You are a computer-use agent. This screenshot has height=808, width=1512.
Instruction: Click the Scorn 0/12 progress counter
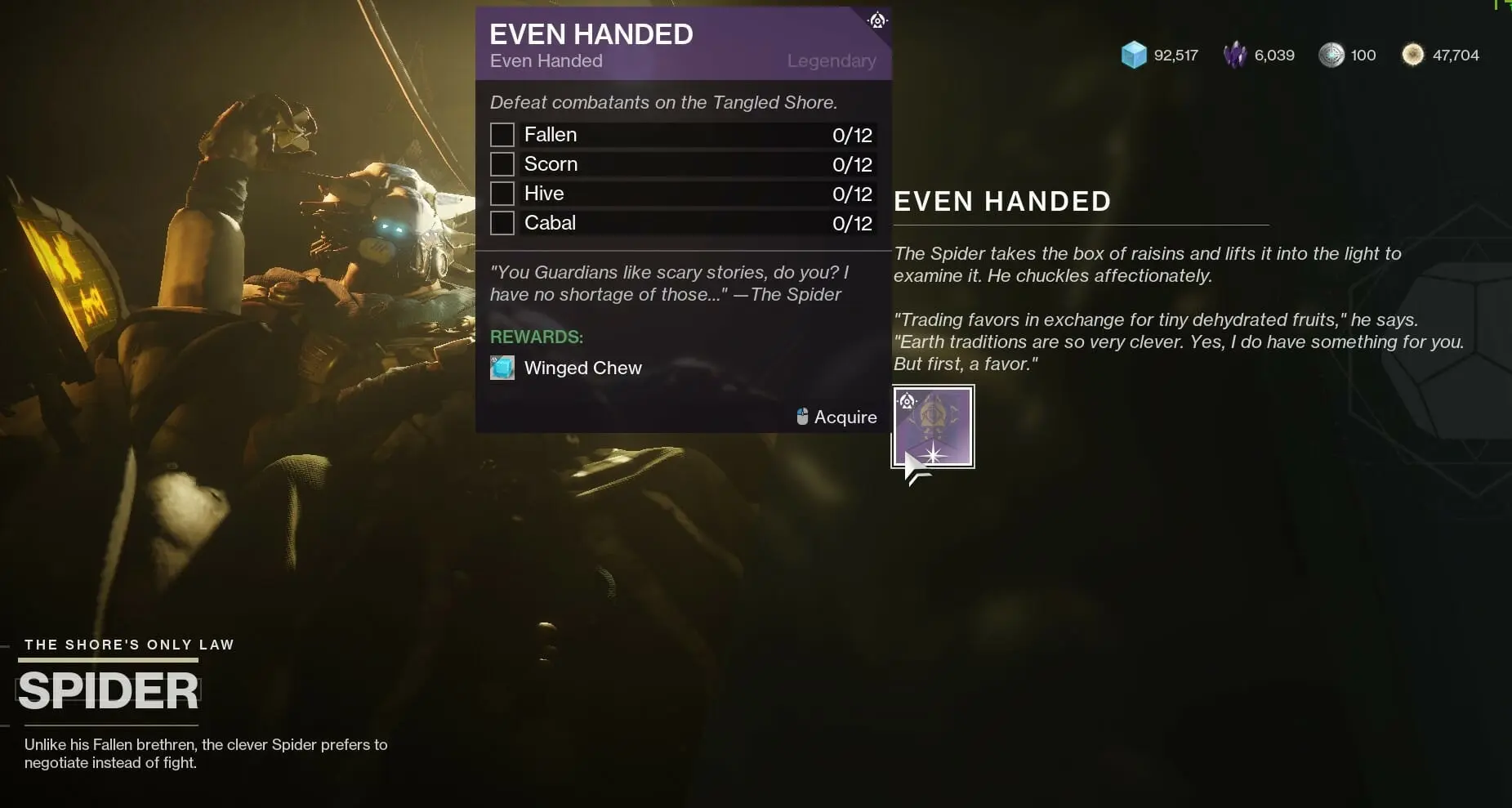click(x=853, y=163)
